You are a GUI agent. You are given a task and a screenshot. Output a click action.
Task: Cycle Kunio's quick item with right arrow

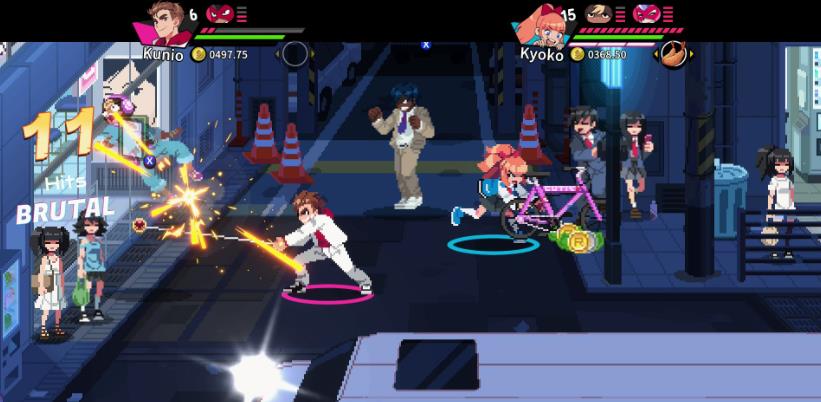(312, 53)
